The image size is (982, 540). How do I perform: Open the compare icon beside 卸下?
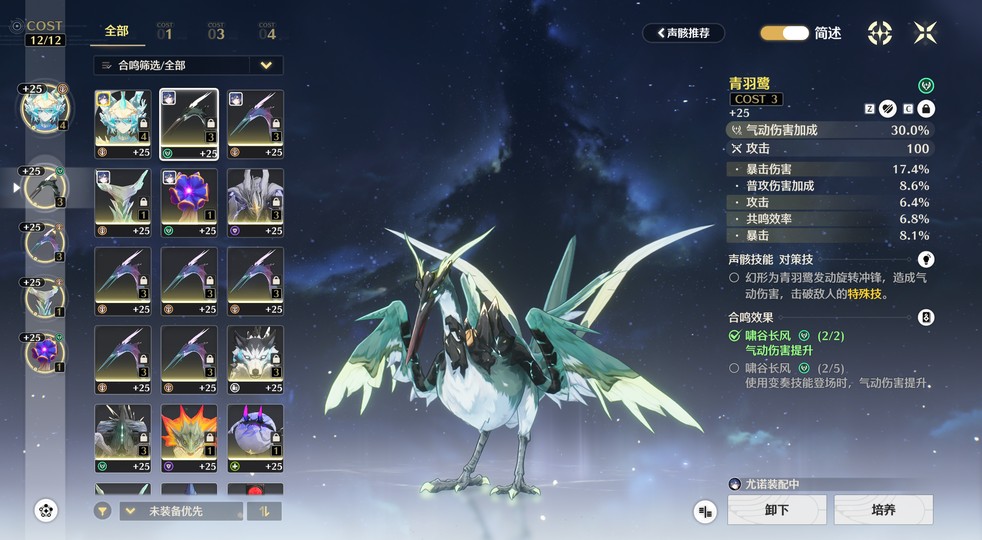pyautogui.click(x=706, y=511)
